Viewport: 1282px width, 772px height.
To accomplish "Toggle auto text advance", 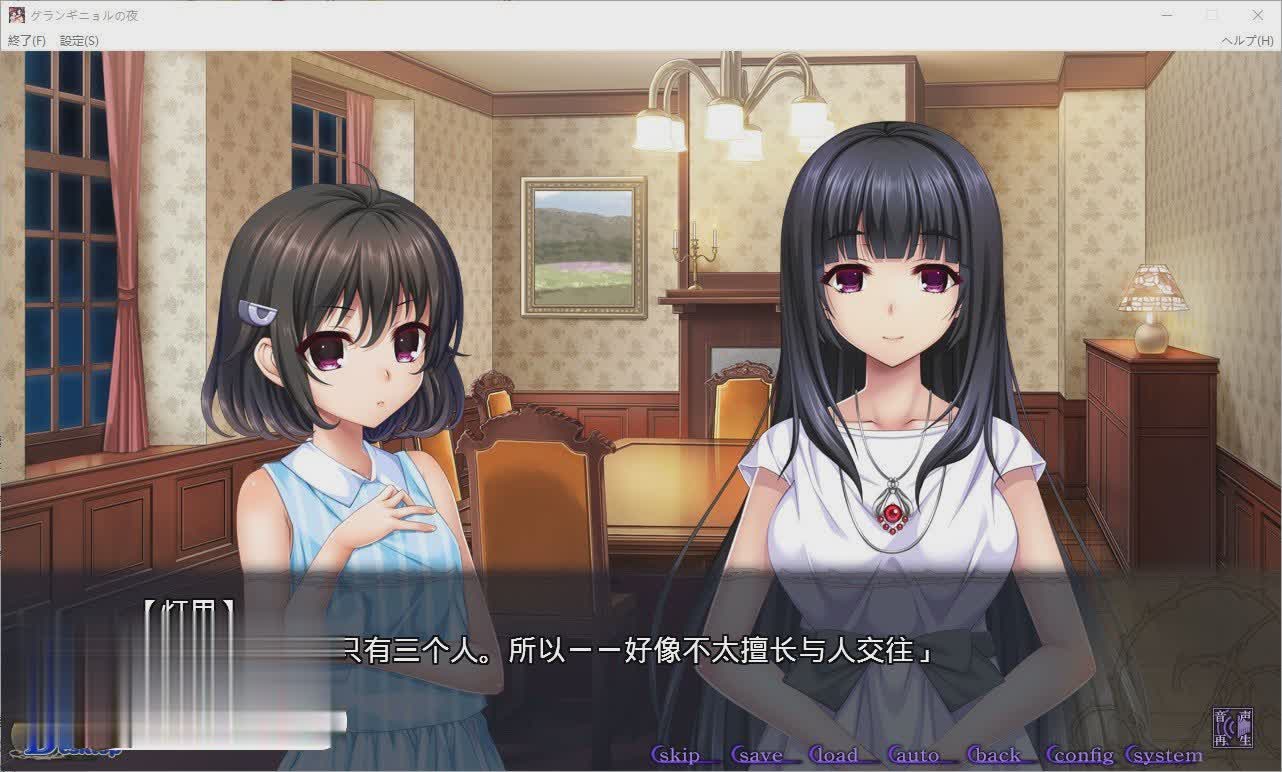I will click(x=915, y=755).
